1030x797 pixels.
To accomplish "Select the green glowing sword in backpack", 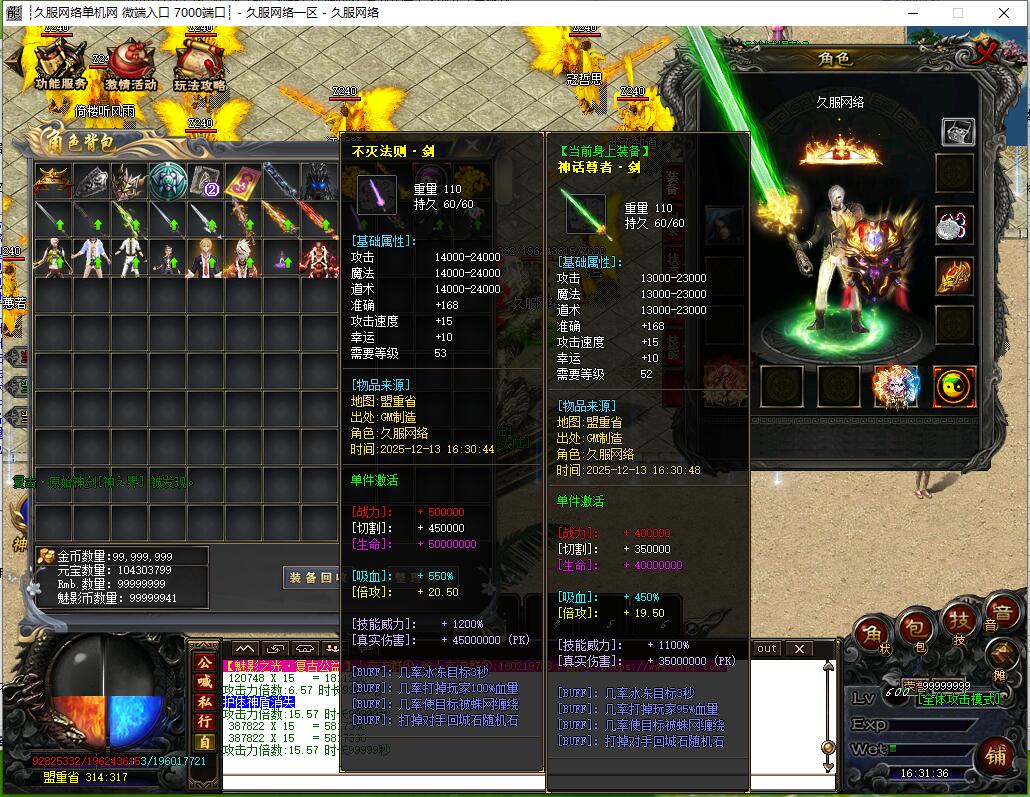I will 129,219.
